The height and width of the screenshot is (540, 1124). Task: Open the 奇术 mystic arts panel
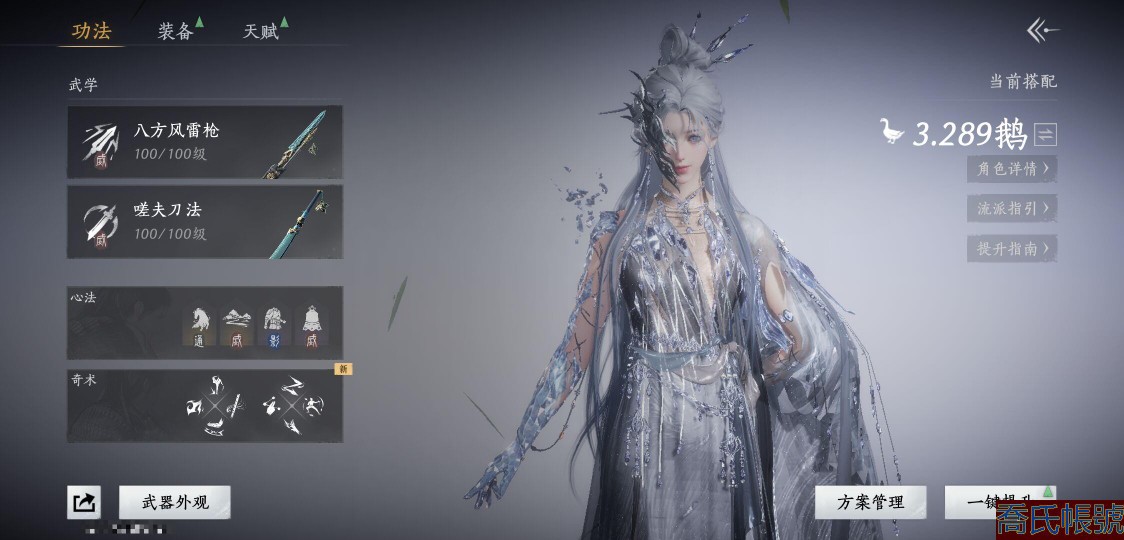205,406
